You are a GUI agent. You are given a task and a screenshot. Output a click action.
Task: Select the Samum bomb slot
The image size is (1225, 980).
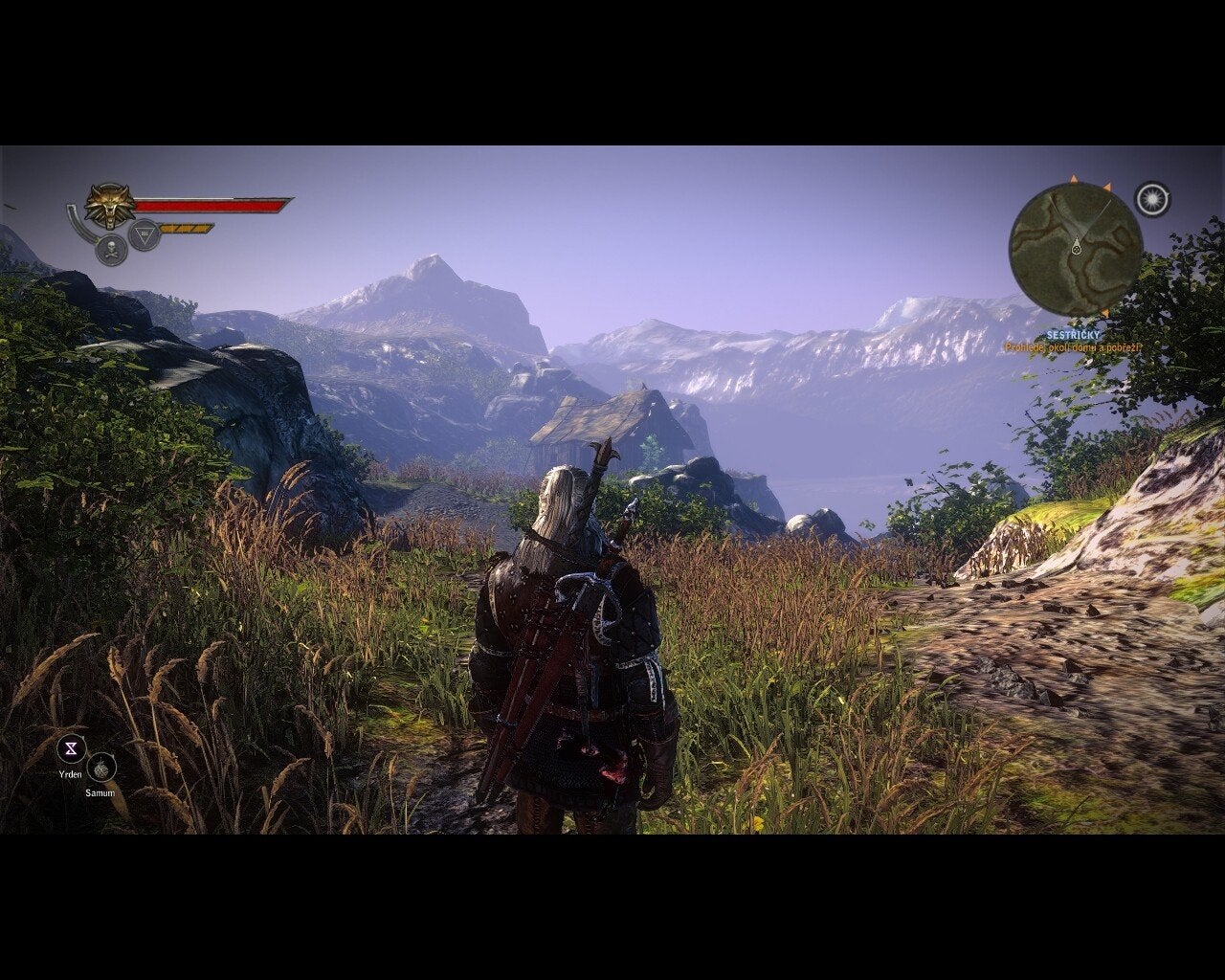coord(100,768)
